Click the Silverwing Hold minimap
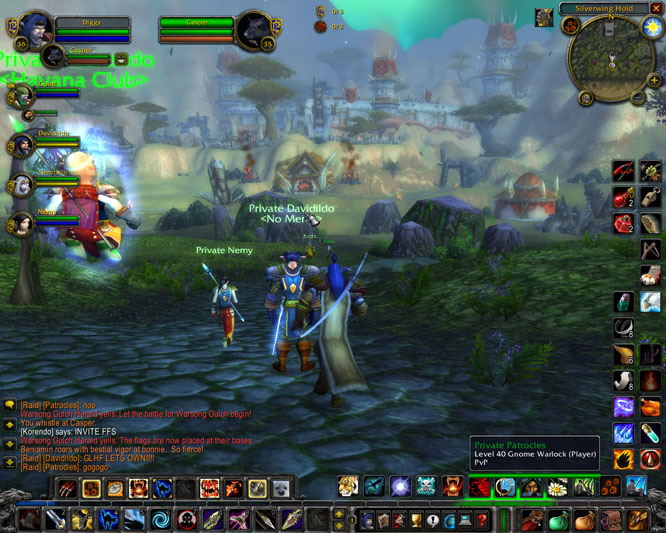Viewport: 666px width, 533px height. [x=611, y=60]
